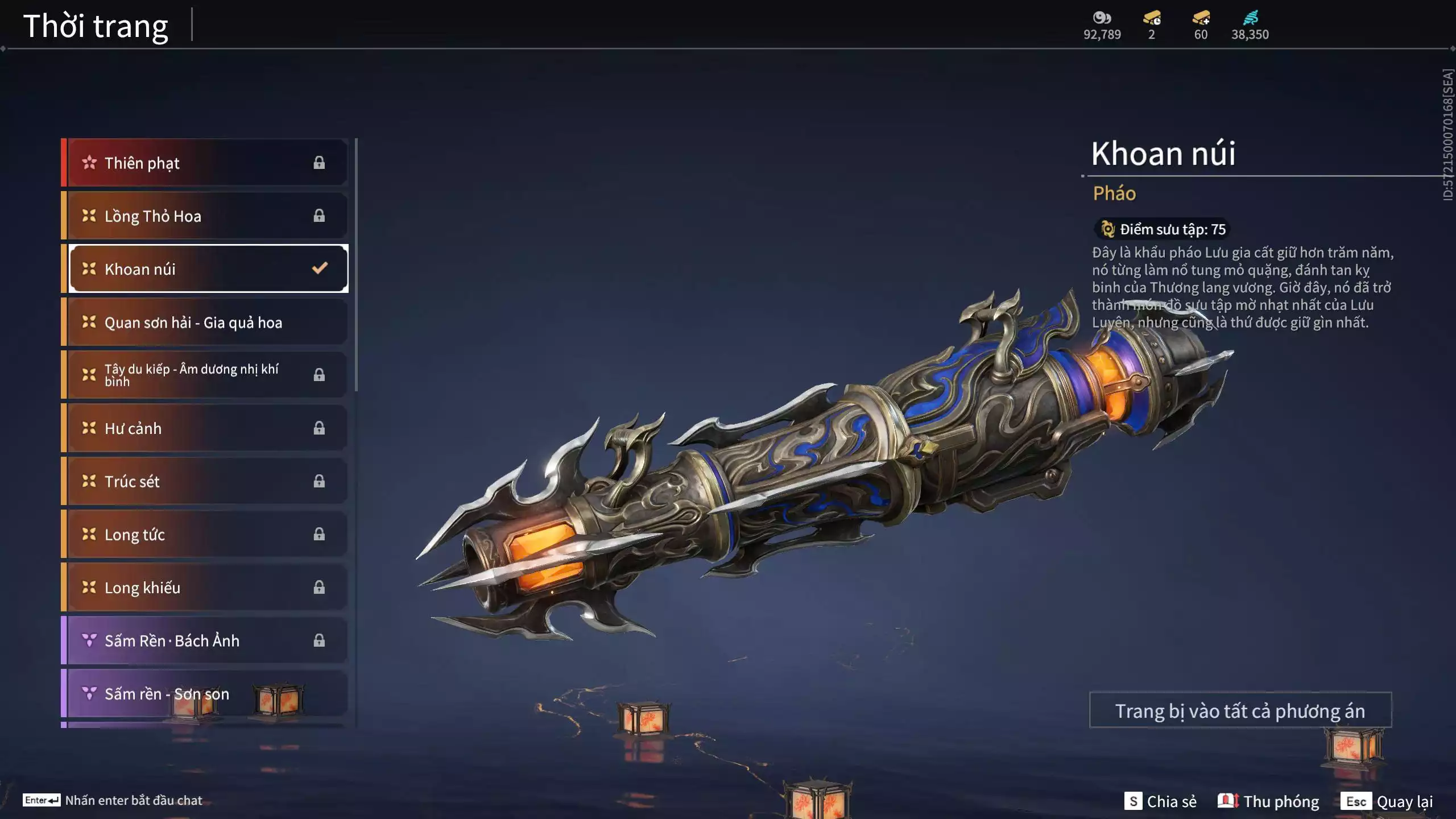Select Sấm Rèn · Bách Ảnh skin

205,641
